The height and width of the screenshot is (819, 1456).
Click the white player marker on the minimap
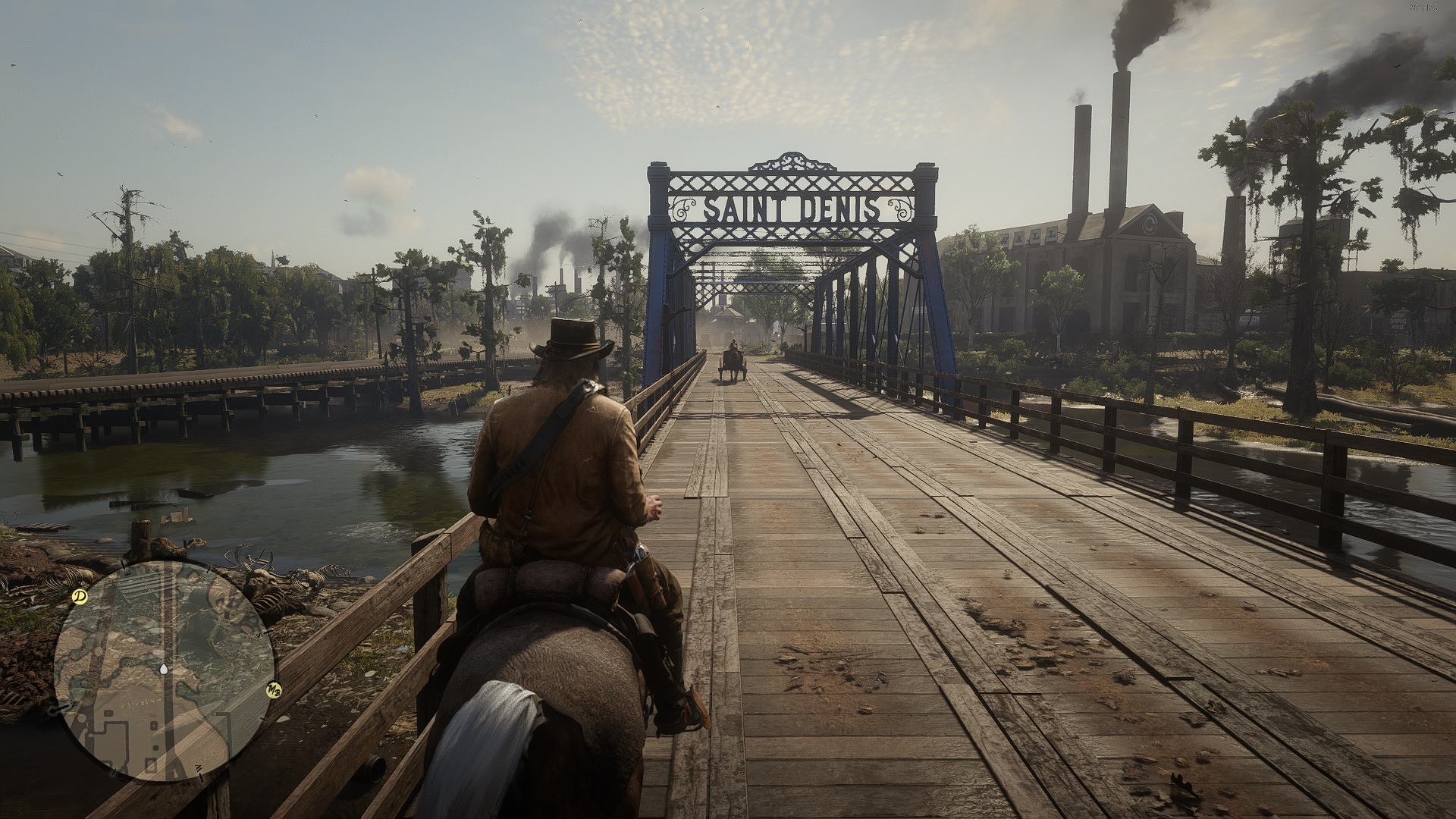[x=165, y=670]
